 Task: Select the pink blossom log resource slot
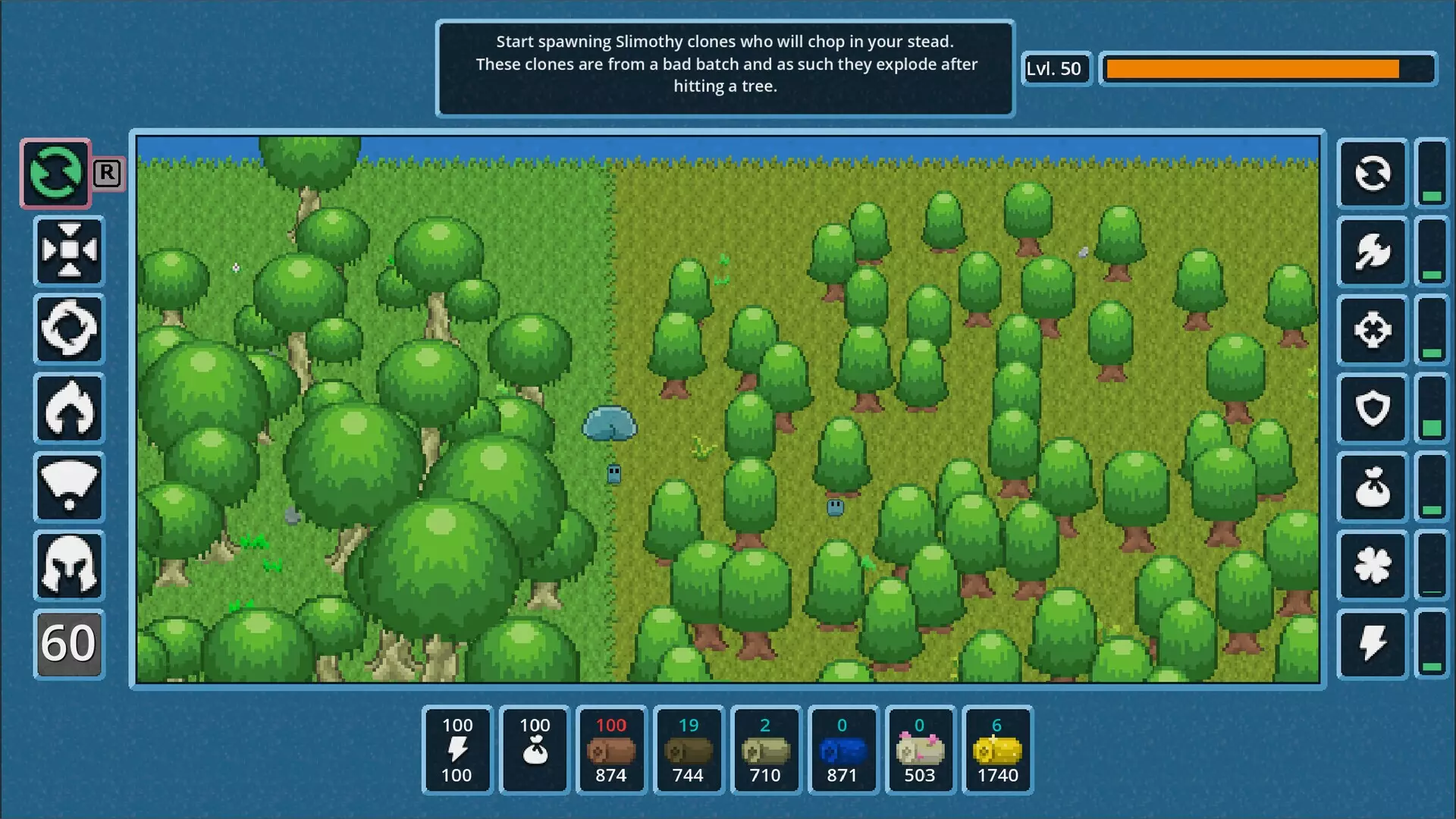pos(920,750)
